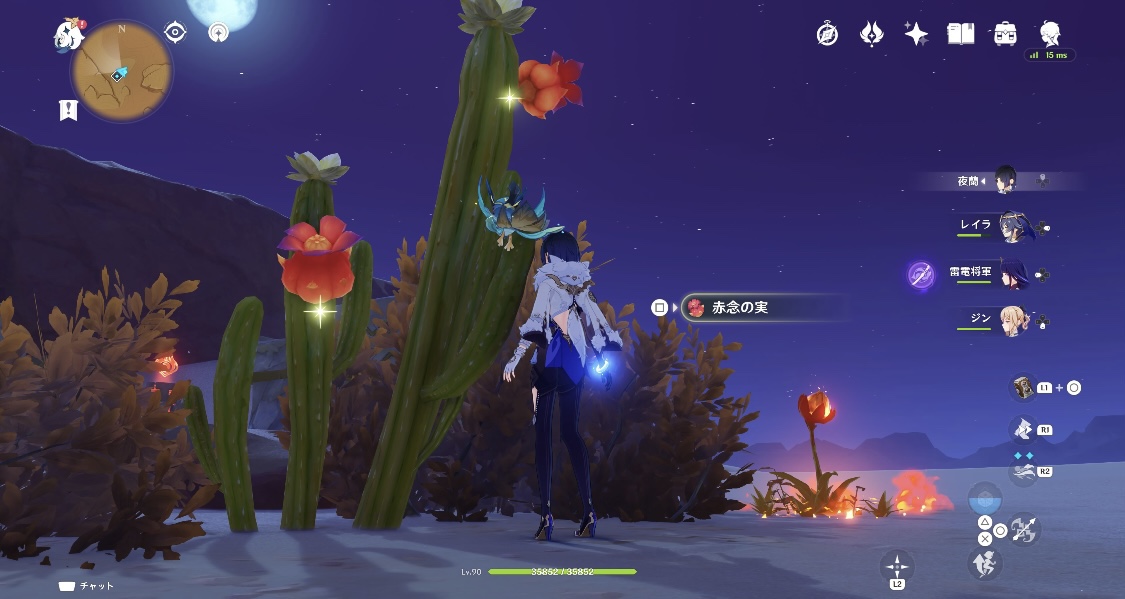Open the Paimon menu icon
This screenshot has height=599, width=1125.
tap(69, 35)
